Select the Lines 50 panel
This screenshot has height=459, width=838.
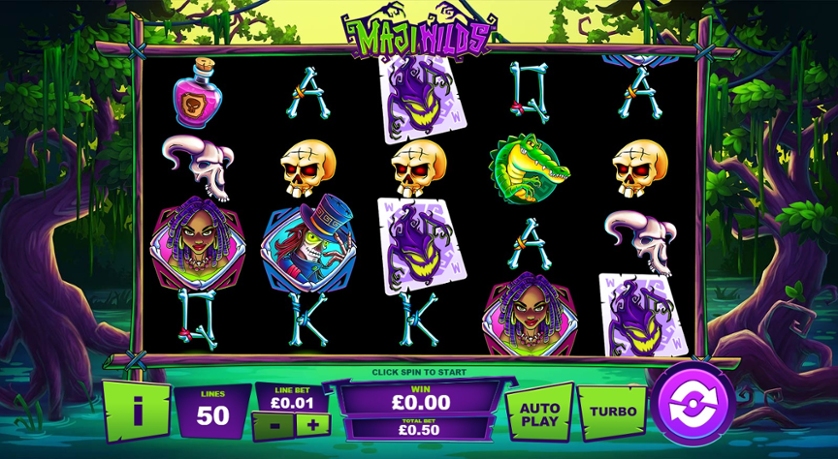(212, 410)
